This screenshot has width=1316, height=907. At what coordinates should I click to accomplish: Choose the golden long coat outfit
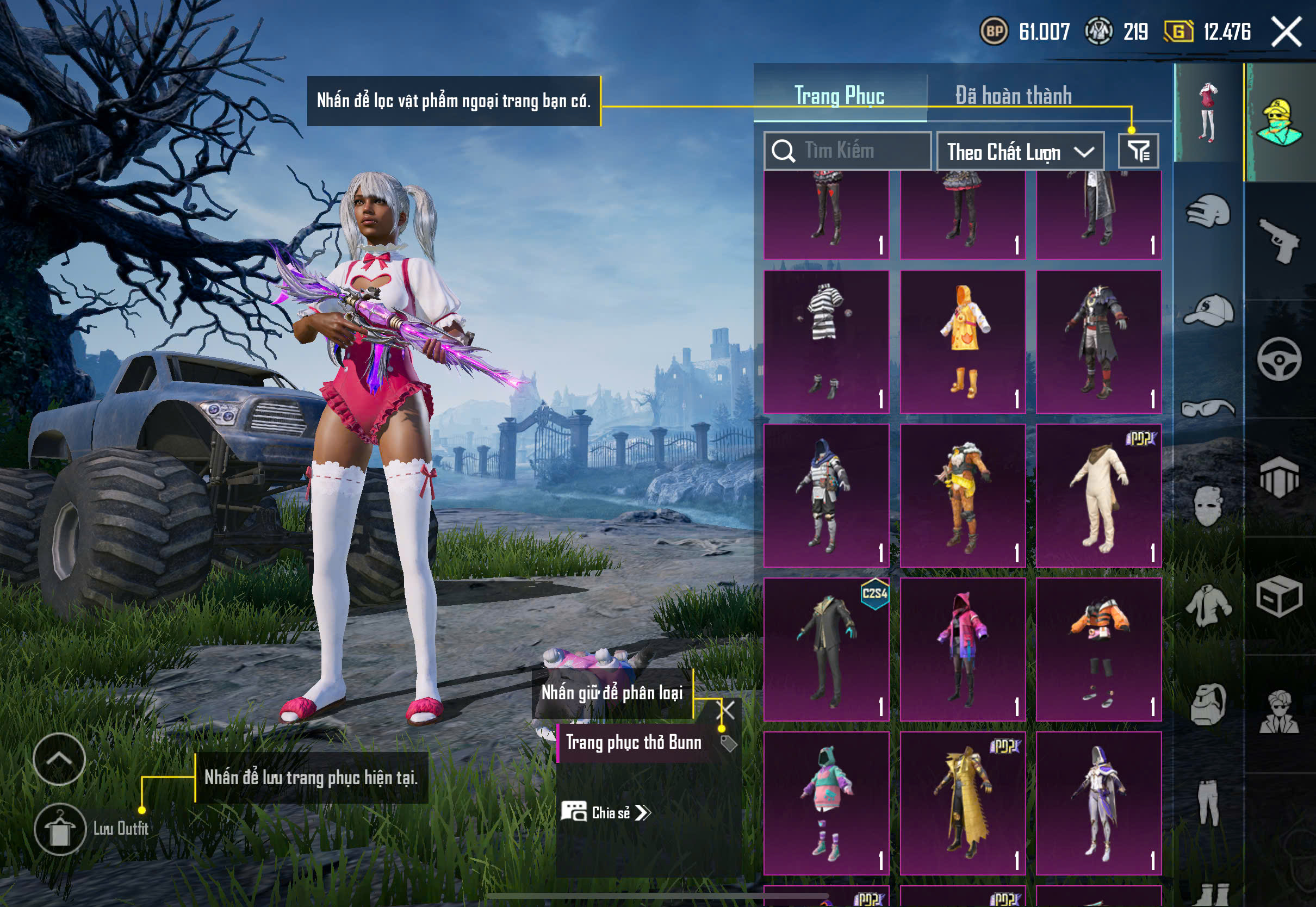tap(963, 803)
